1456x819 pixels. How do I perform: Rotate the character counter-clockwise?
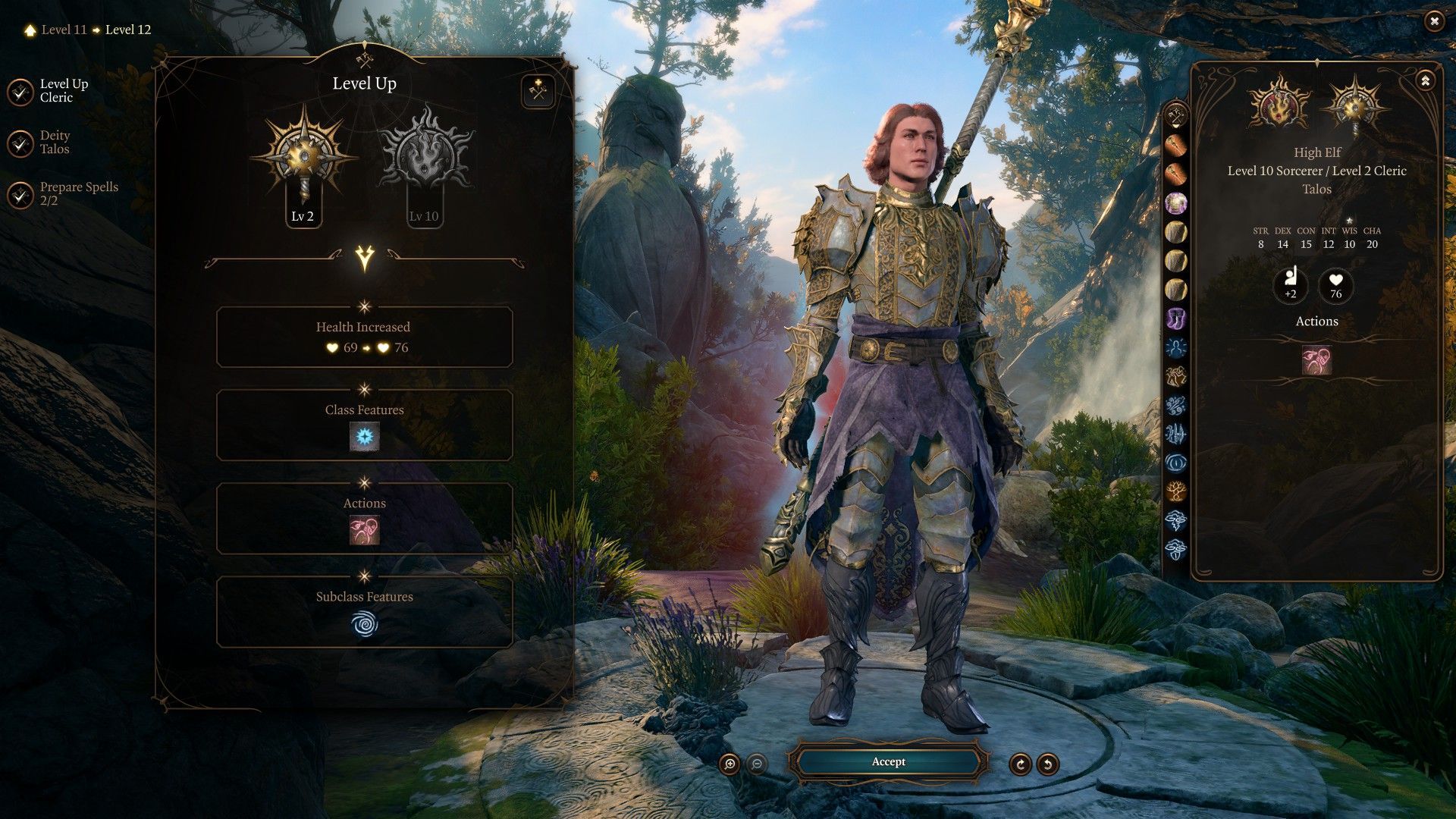point(1047,764)
